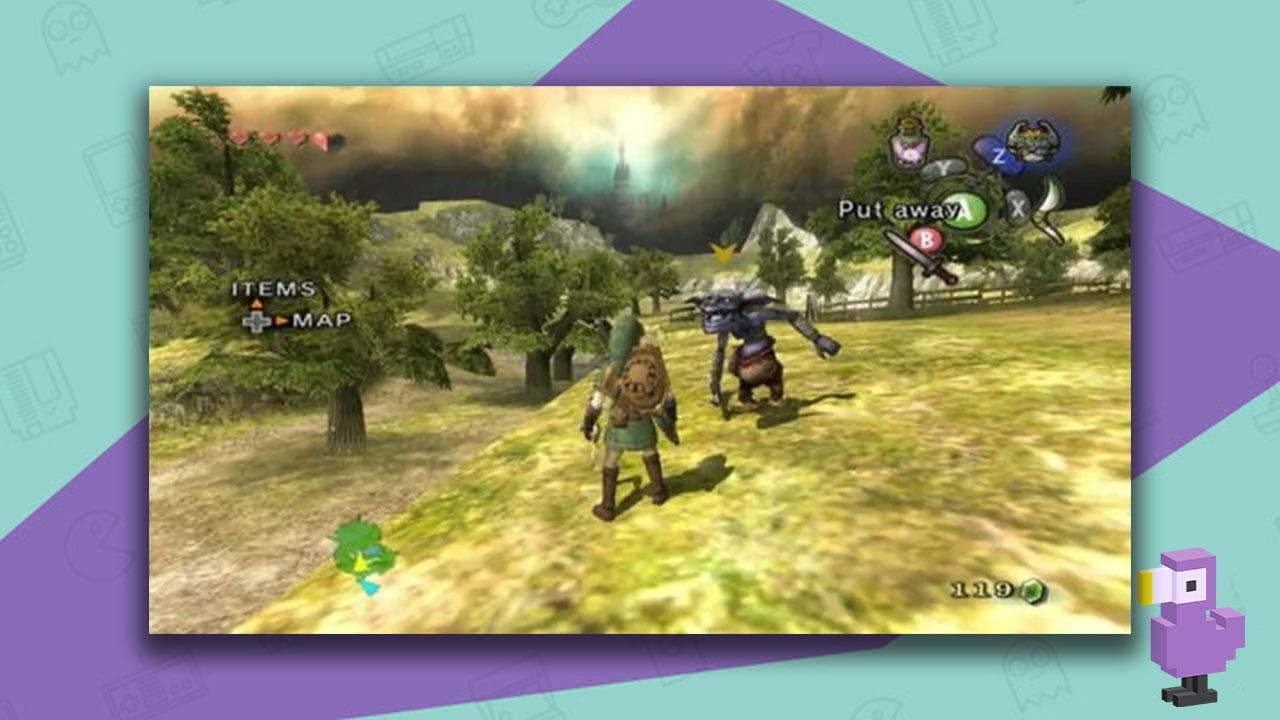Click the D-pad icon between Items and Map
1280x720 pixels.
[256, 321]
